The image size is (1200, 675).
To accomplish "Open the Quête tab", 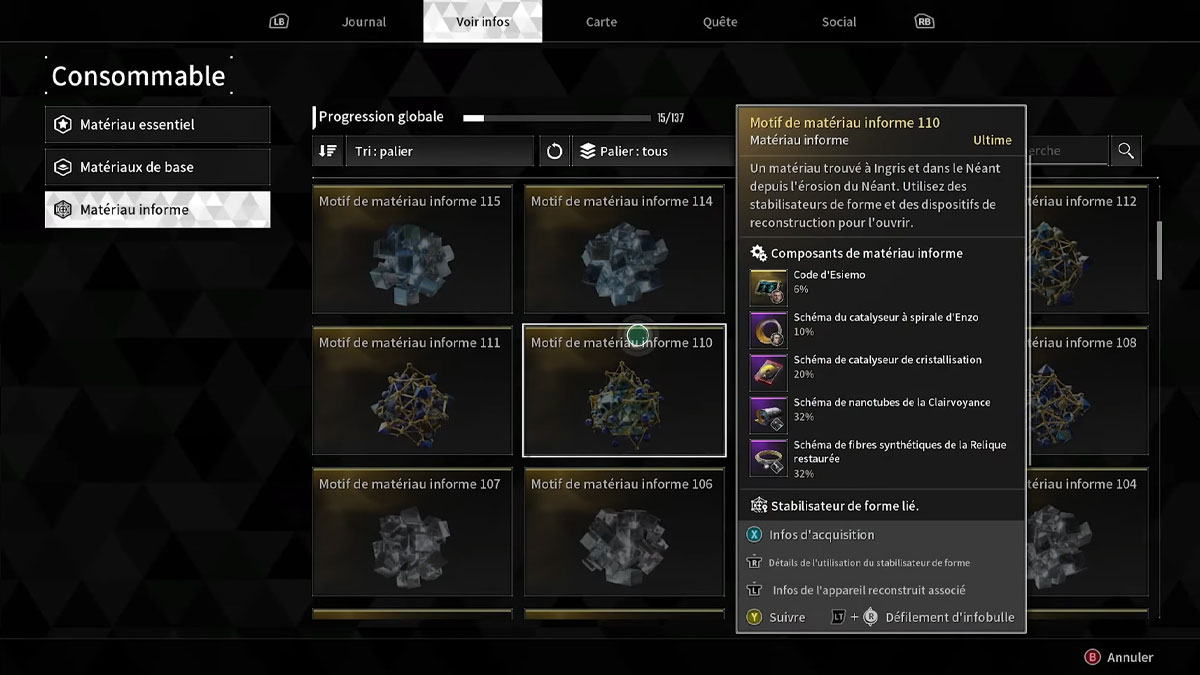I will tap(720, 22).
